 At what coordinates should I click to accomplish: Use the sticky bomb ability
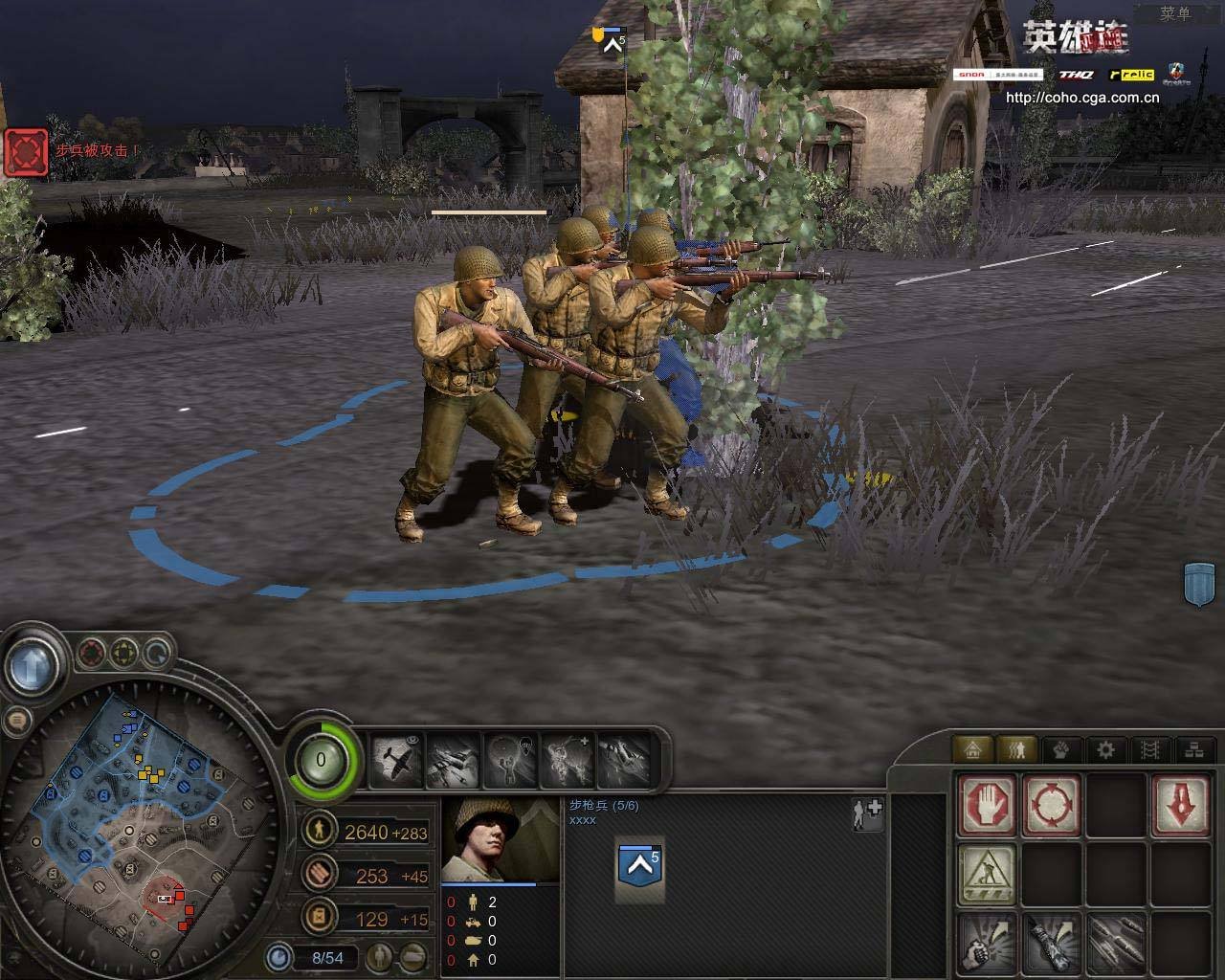pos(1051,943)
